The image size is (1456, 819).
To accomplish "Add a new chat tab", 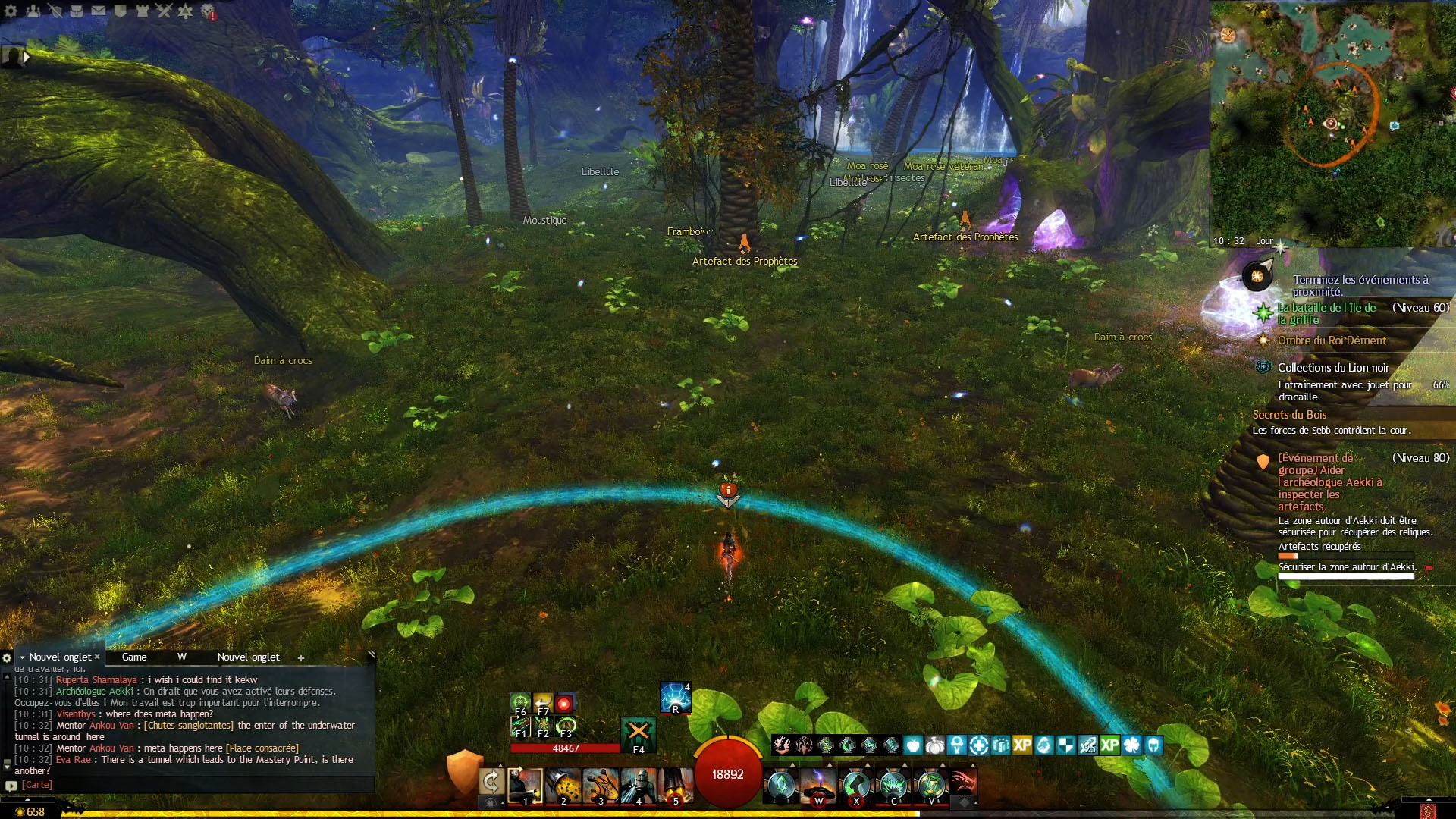I will (301, 658).
